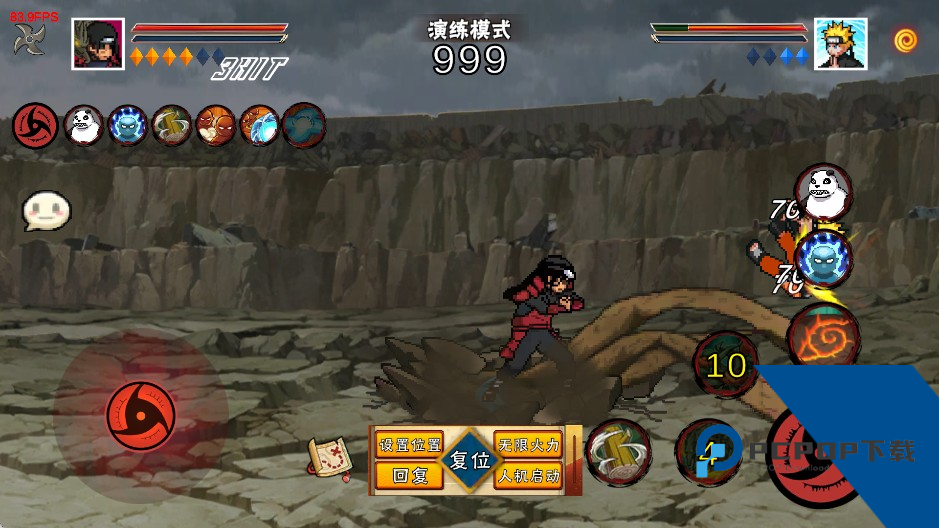Click the Naruto opponent portrait

pos(840,44)
